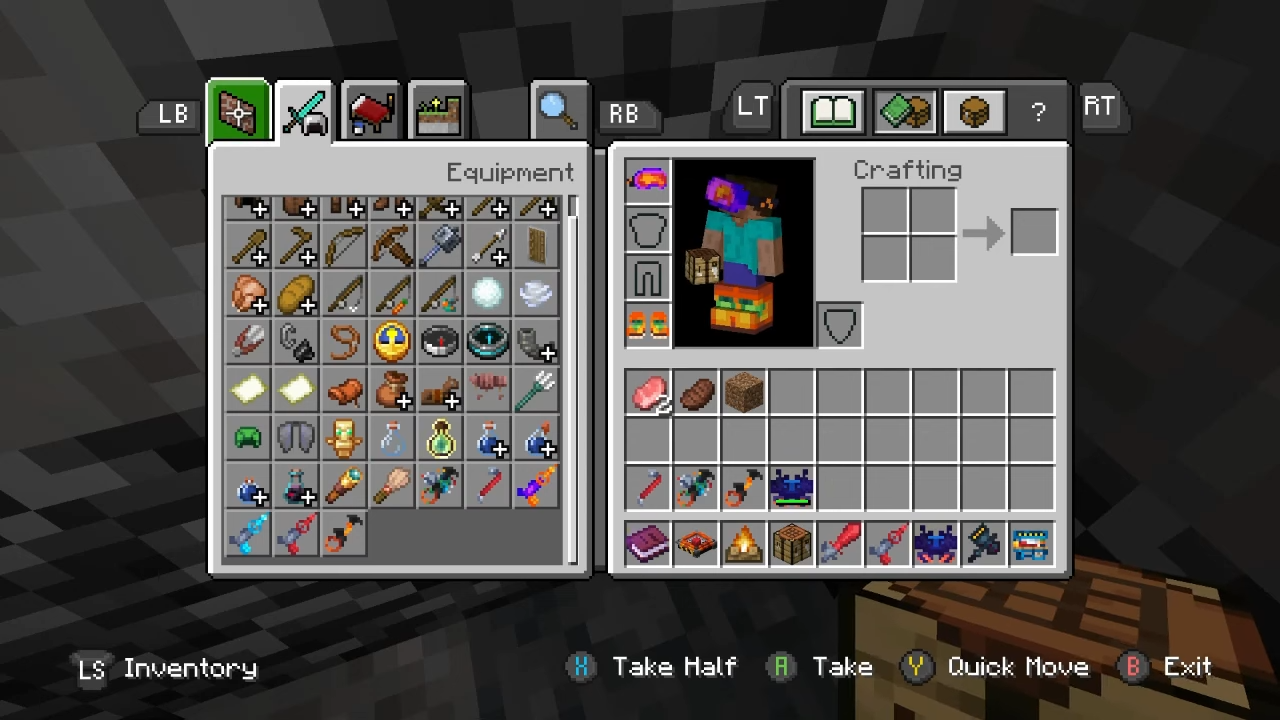
Task: Click the question mark help button
Action: point(1038,111)
